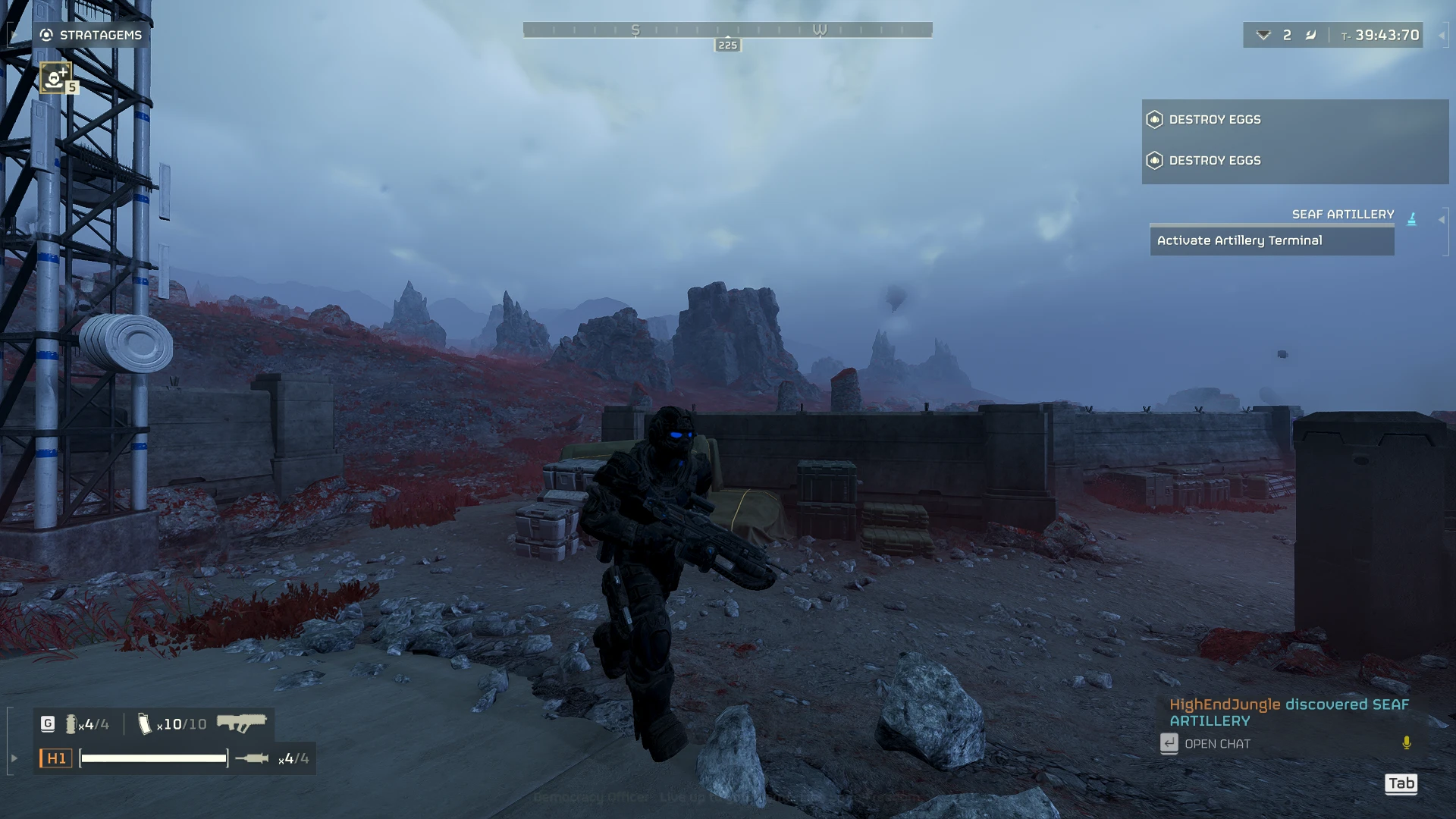Select the stim injector icon
This screenshot has width=1456, height=819.
252,758
